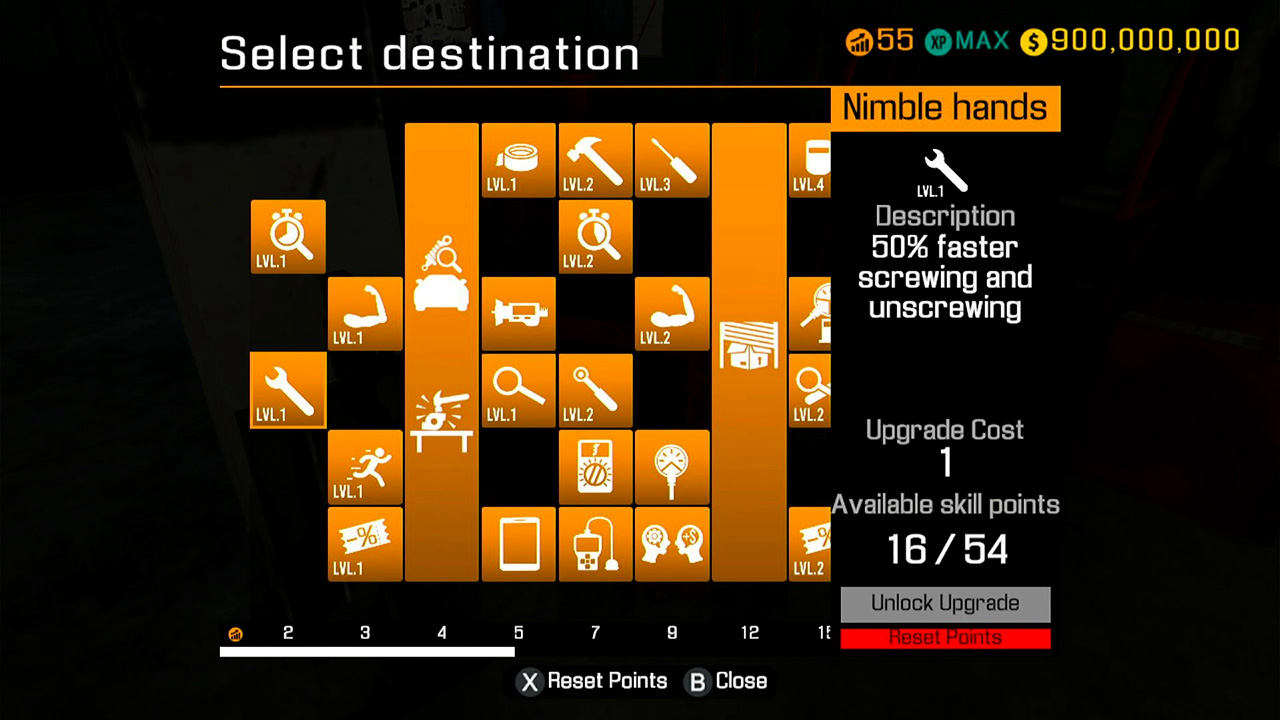This screenshot has width=1280, height=720.
Task: Select the multimeter electronics skill
Action: (595, 467)
